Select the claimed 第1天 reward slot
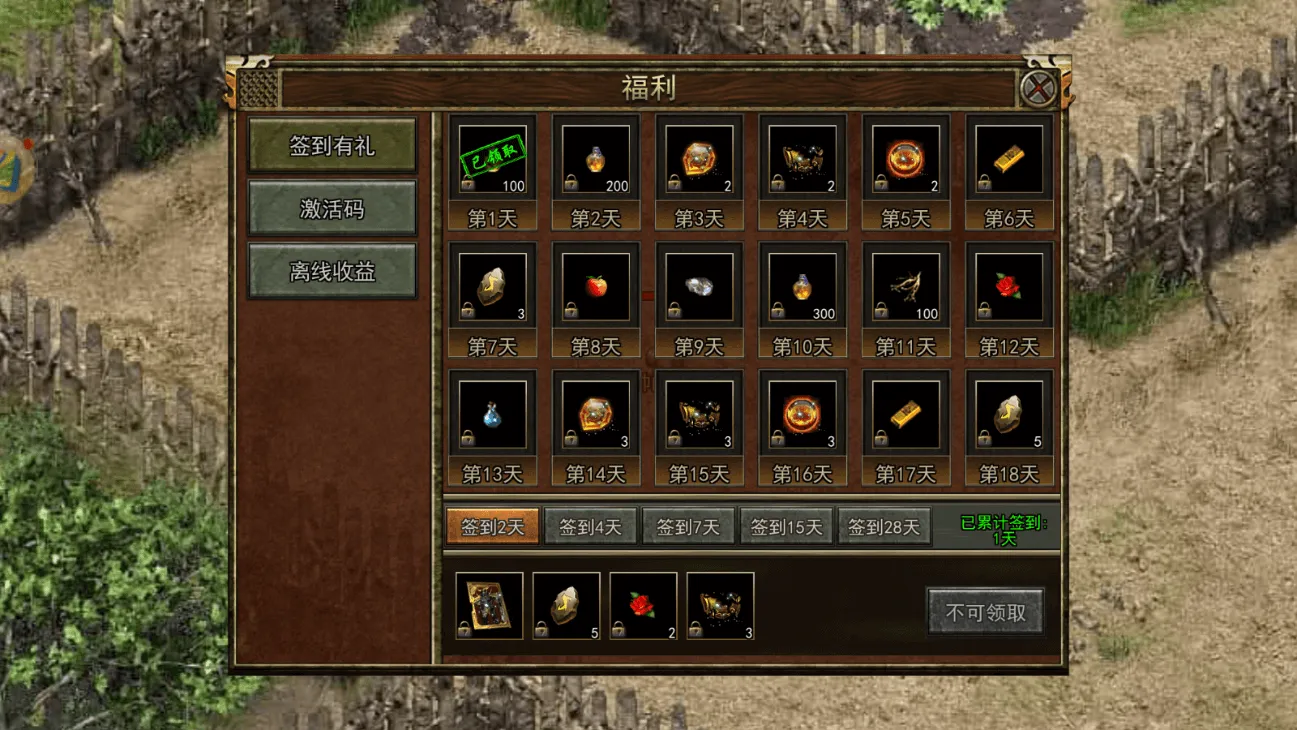 tap(492, 158)
